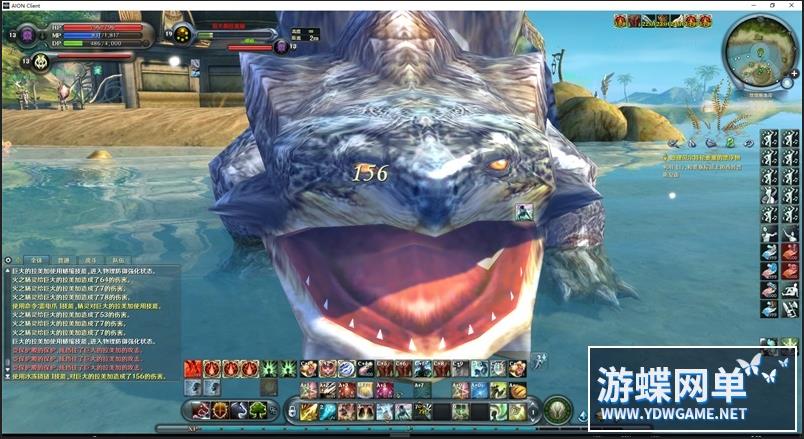Maximize the AION Client window
The height and width of the screenshot is (439, 804).
(x=771, y=5)
